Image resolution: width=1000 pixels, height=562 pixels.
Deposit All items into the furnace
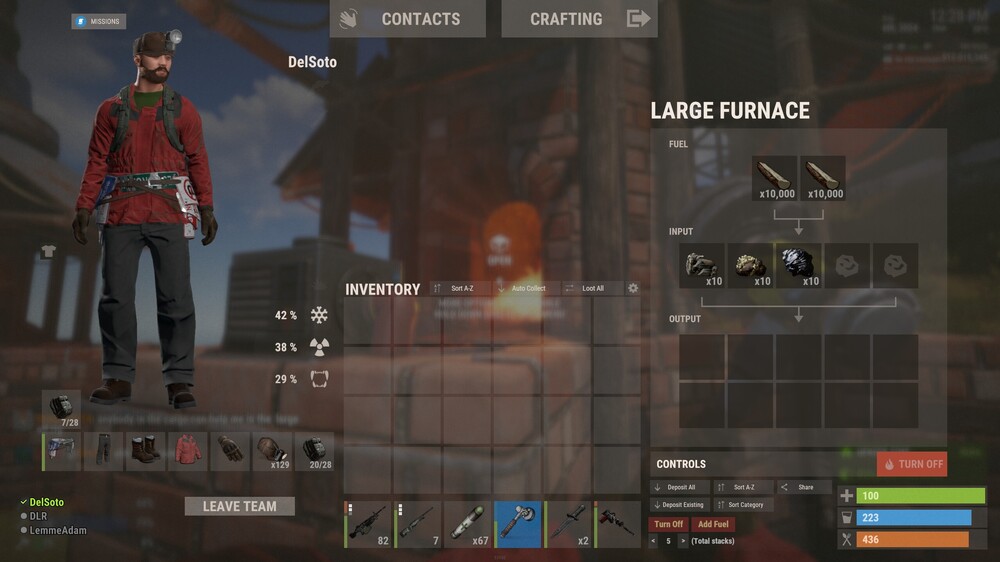[679, 487]
